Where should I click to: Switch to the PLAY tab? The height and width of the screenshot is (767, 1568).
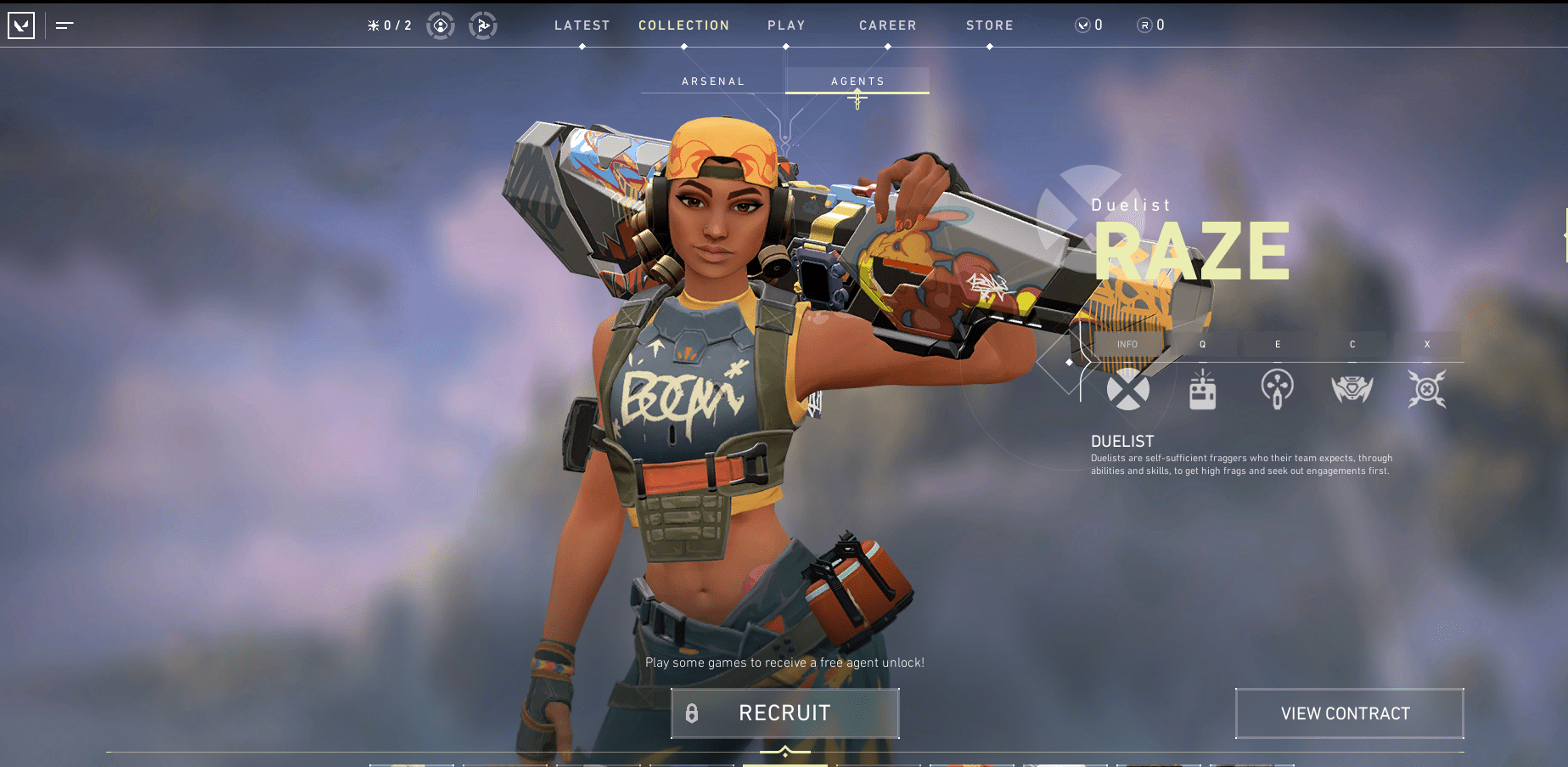[785, 25]
